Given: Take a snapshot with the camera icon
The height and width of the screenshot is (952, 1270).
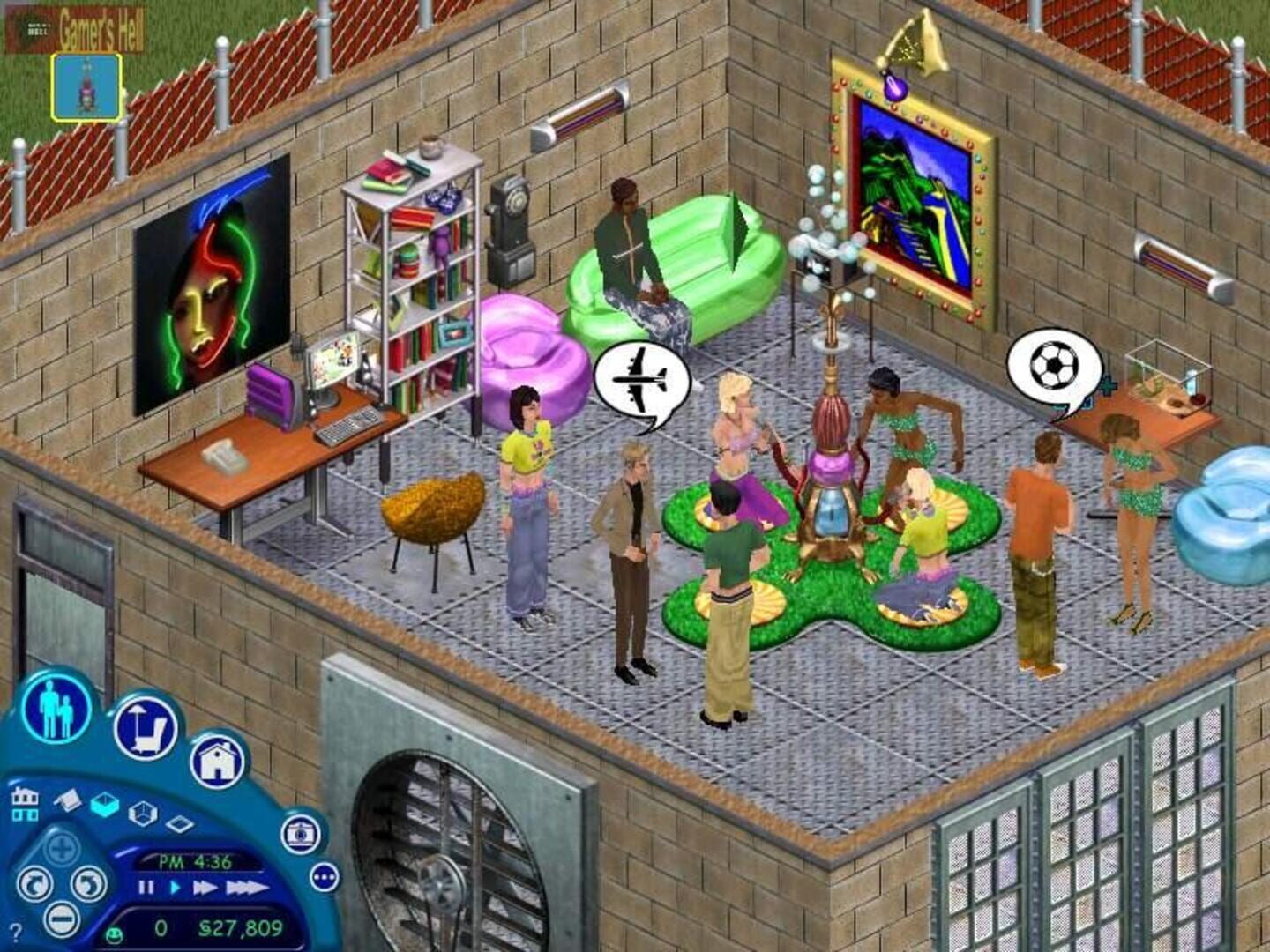Looking at the screenshot, I should point(299,835).
